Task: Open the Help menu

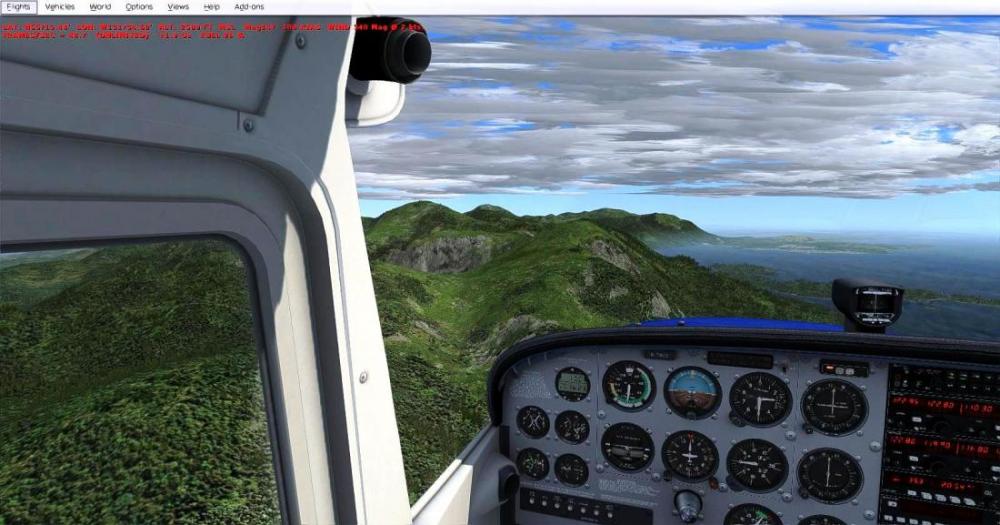Action: [x=211, y=7]
